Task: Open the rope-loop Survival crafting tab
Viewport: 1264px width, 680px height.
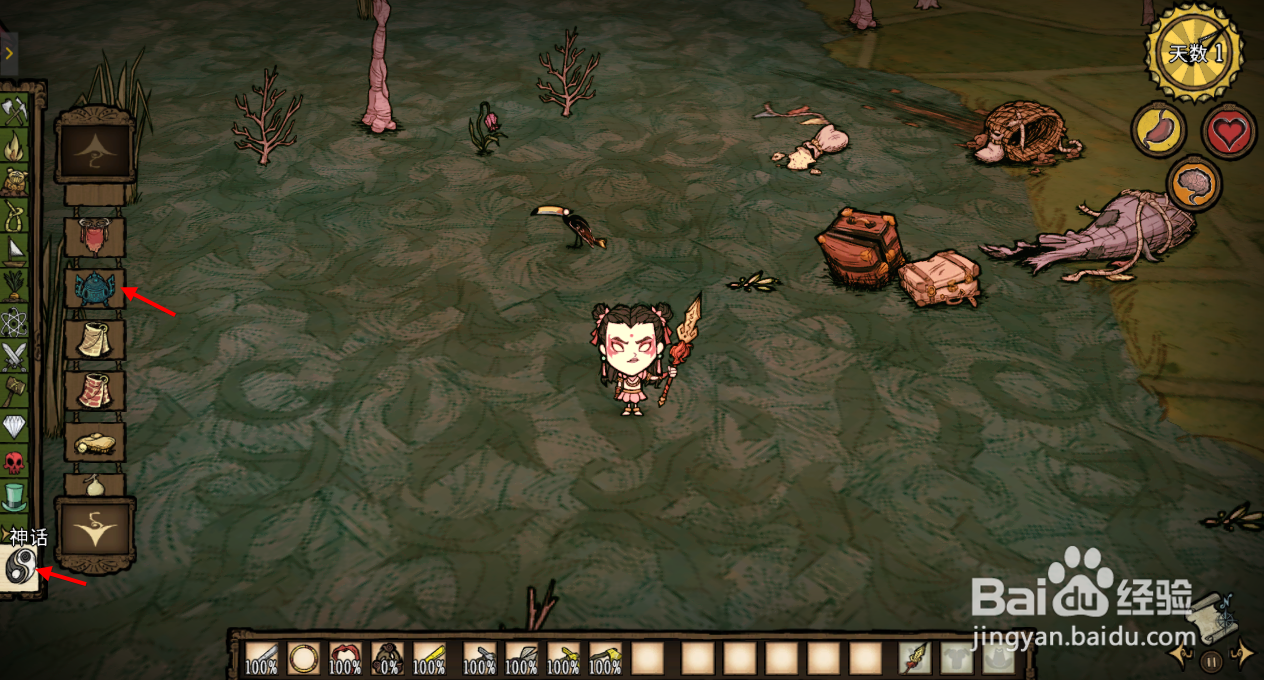Action: (14, 215)
